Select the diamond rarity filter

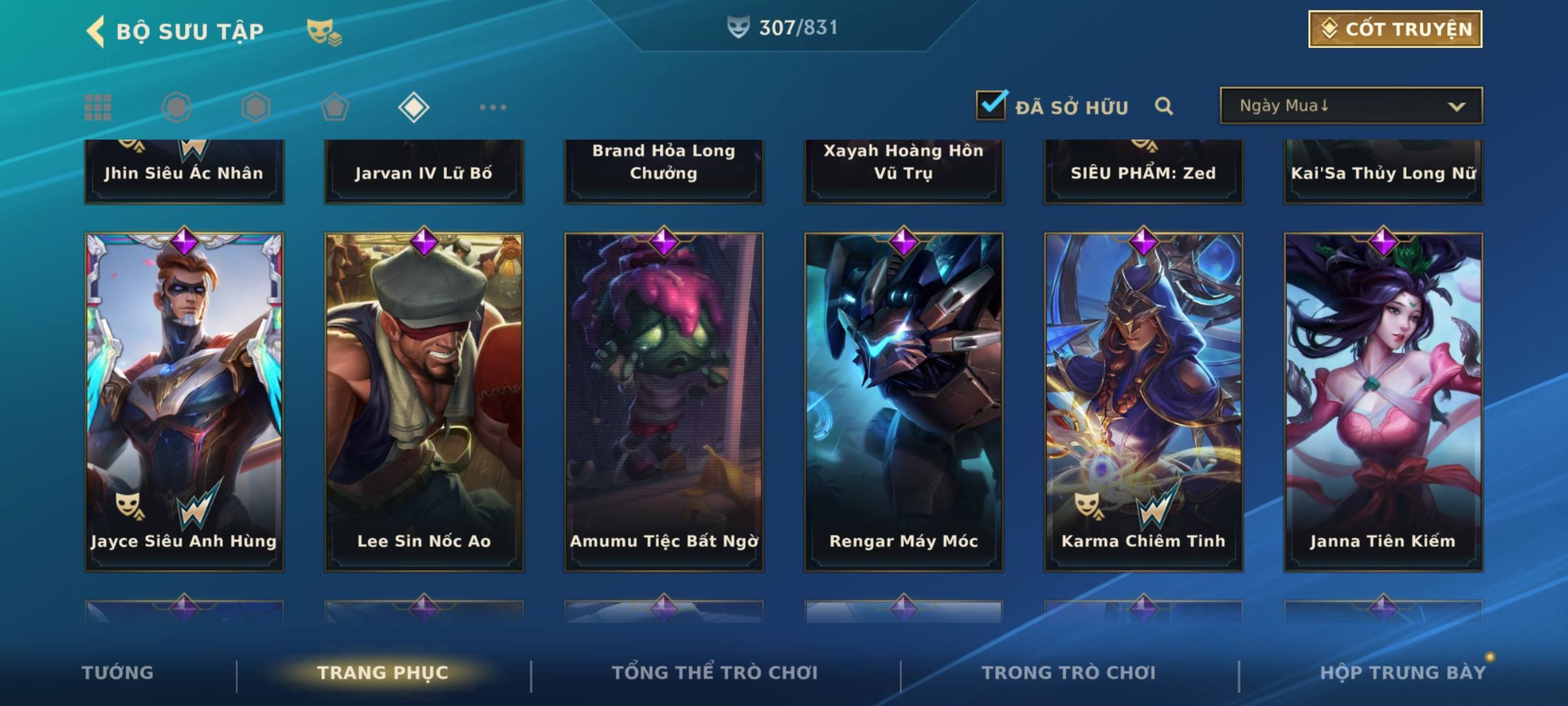pyautogui.click(x=414, y=107)
